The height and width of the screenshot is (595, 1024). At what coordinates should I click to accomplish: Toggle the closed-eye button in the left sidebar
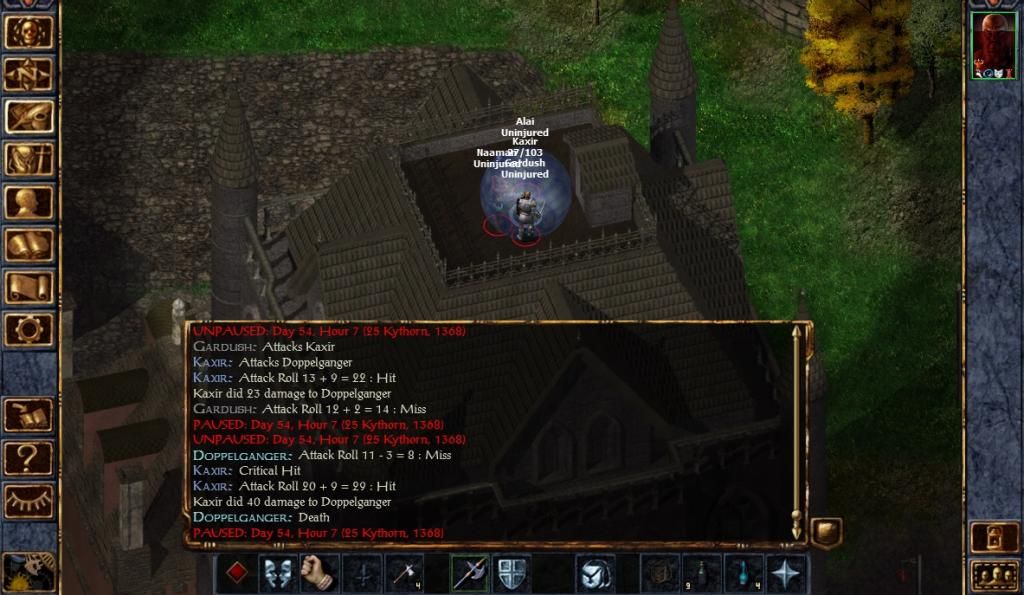29,501
